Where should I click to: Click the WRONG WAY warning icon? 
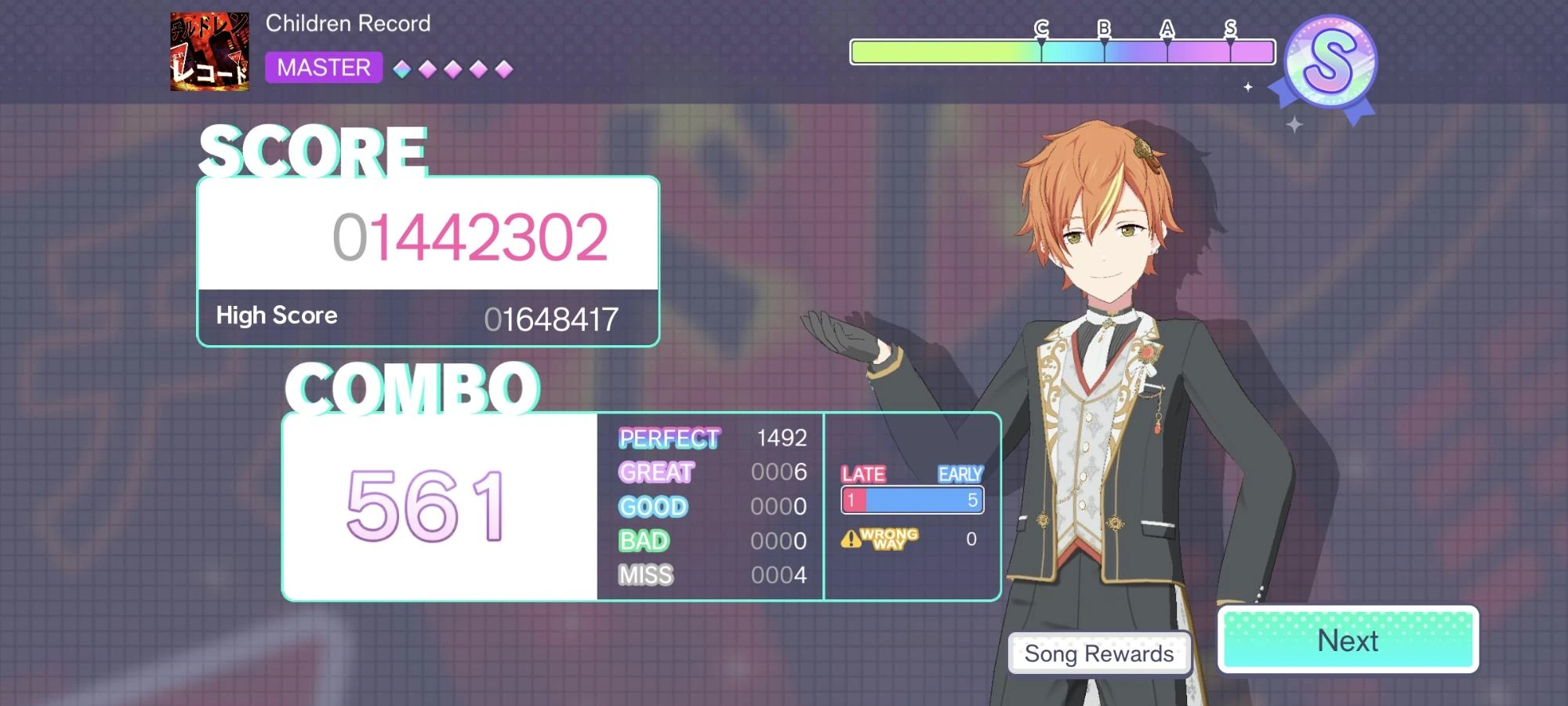[852, 539]
